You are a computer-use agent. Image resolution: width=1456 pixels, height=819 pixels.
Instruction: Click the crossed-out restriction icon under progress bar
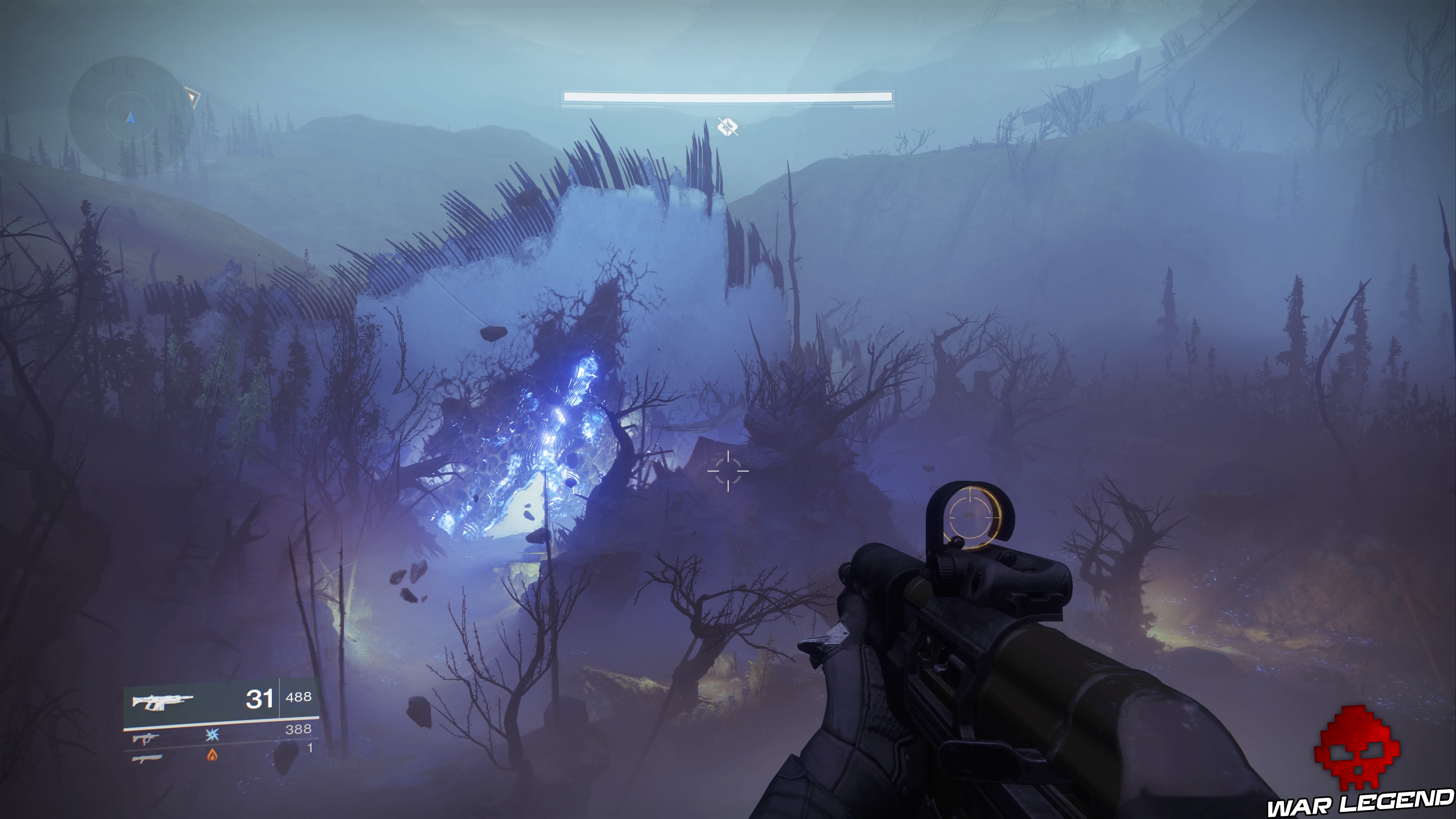click(728, 128)
